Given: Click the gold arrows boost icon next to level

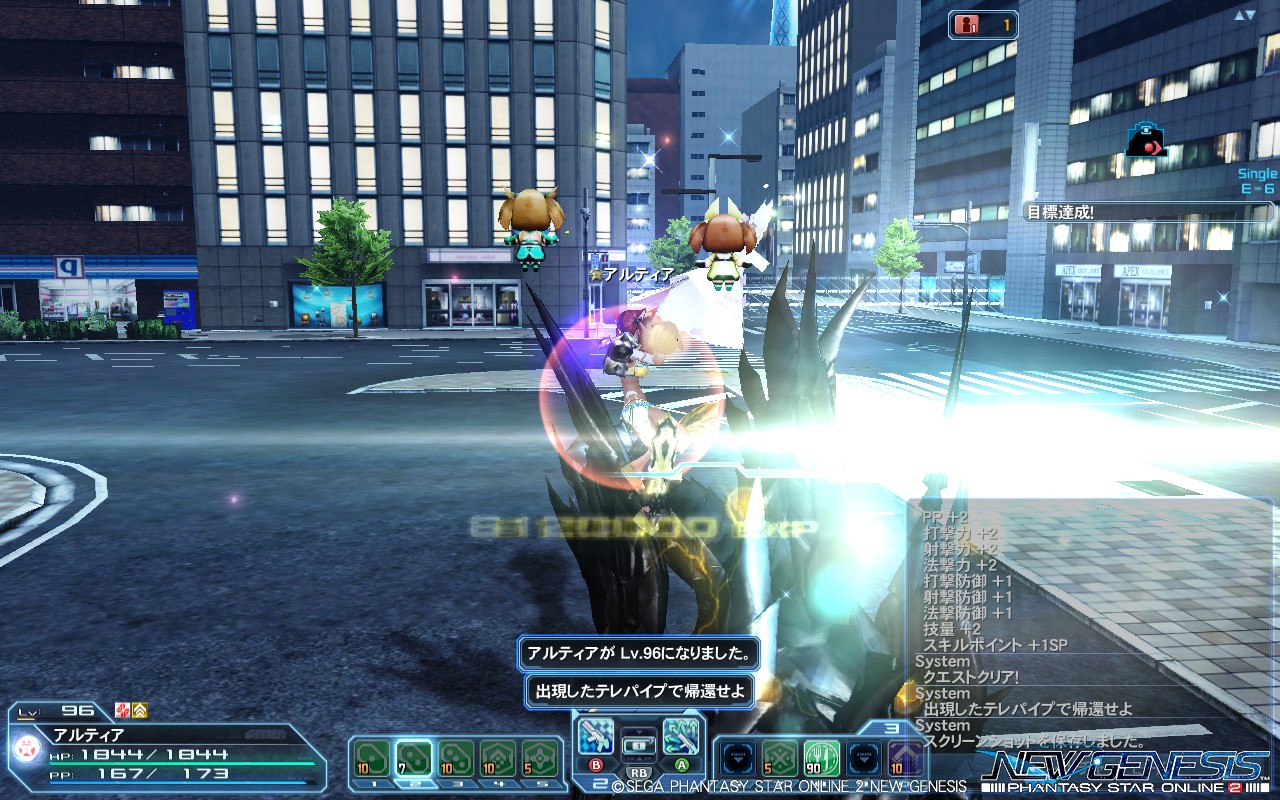Looking at the screenshot, I should pyautogui.click(x=139, y=710).
